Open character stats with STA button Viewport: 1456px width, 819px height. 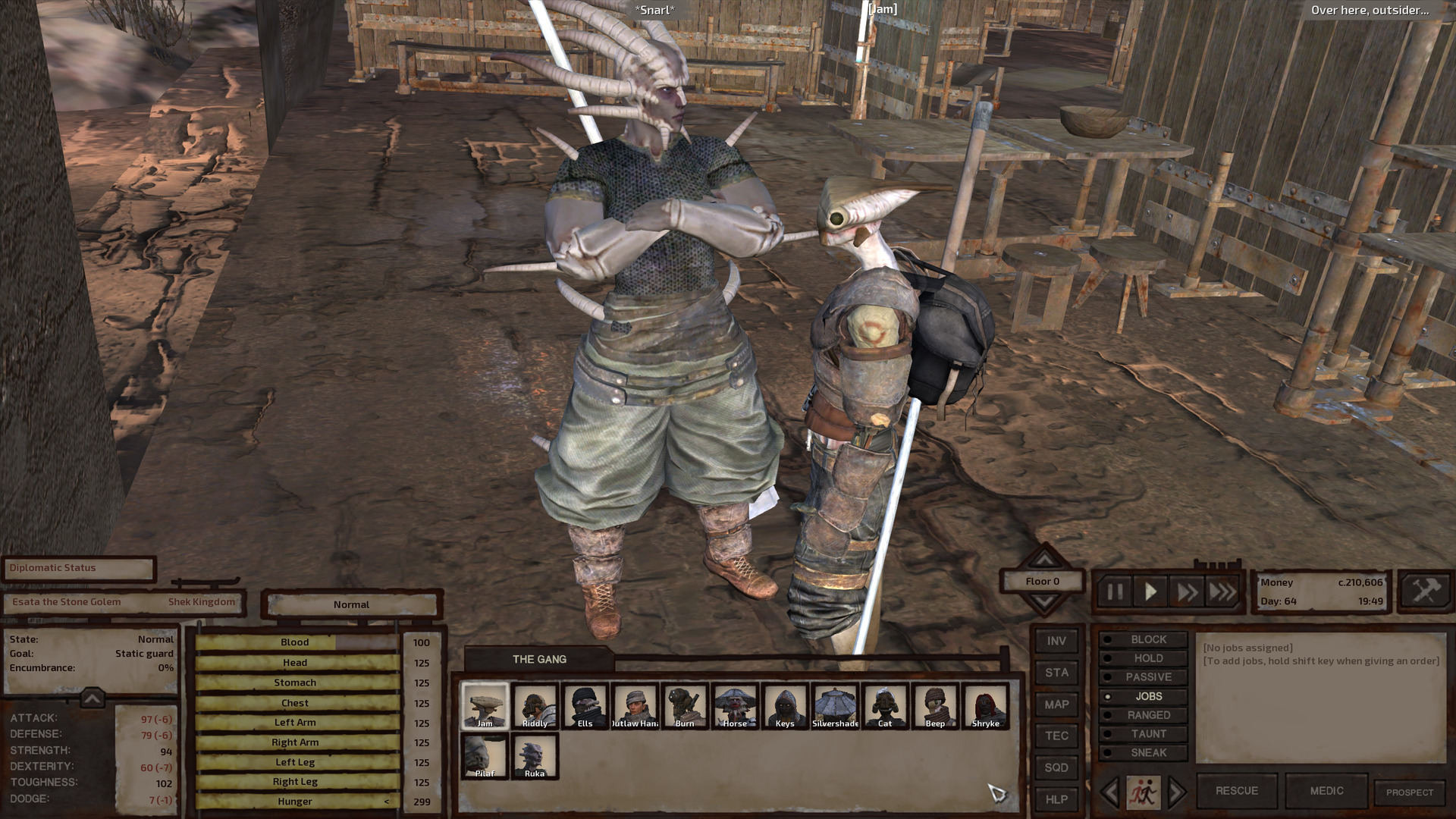coord(1056,673)
